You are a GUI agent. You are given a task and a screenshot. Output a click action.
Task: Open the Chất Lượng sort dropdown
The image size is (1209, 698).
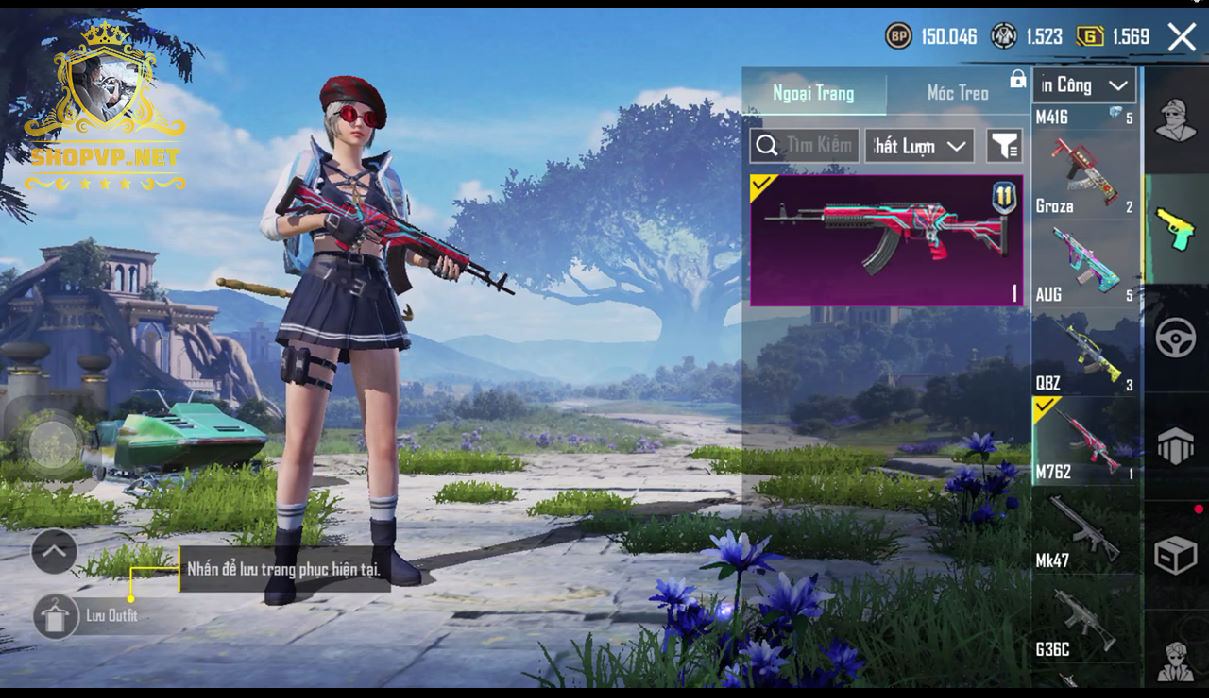coord(919,146)
